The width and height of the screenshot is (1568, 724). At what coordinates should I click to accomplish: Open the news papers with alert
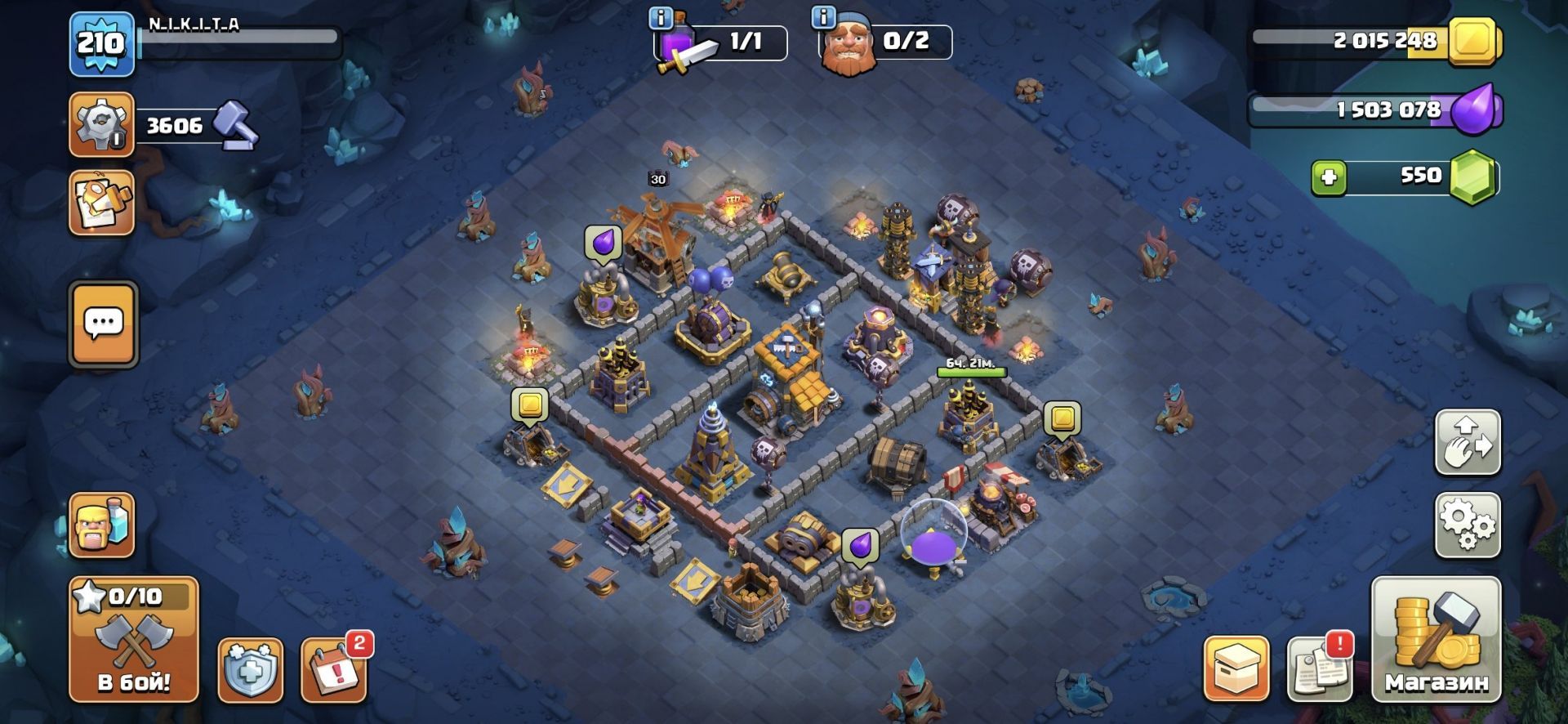(1319, 668)
